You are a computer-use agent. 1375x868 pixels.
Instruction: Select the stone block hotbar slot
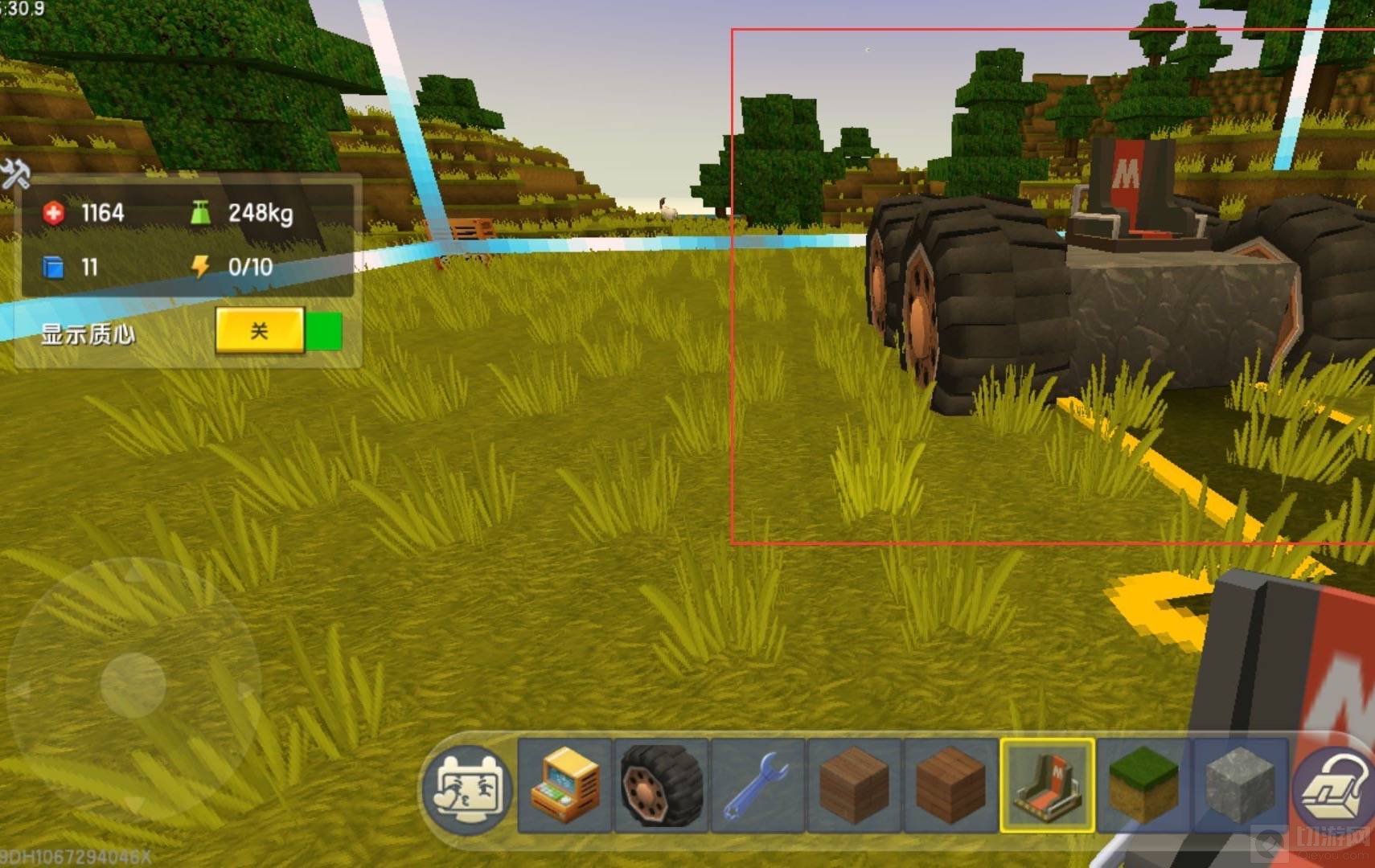tap(1239, 785)
